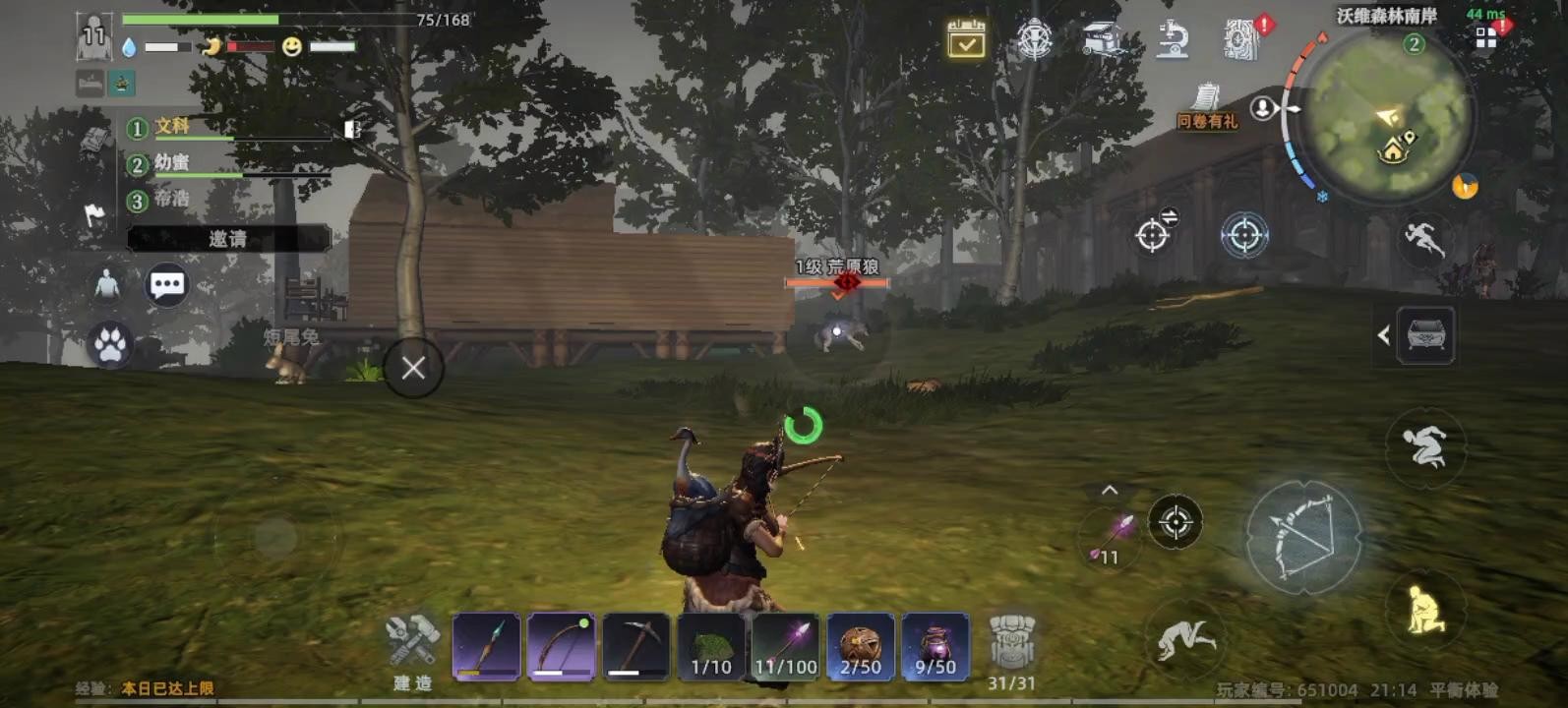Open the 建造 build menu
The height and width of the screenshot is (708, 1568).
click(412, 650)
